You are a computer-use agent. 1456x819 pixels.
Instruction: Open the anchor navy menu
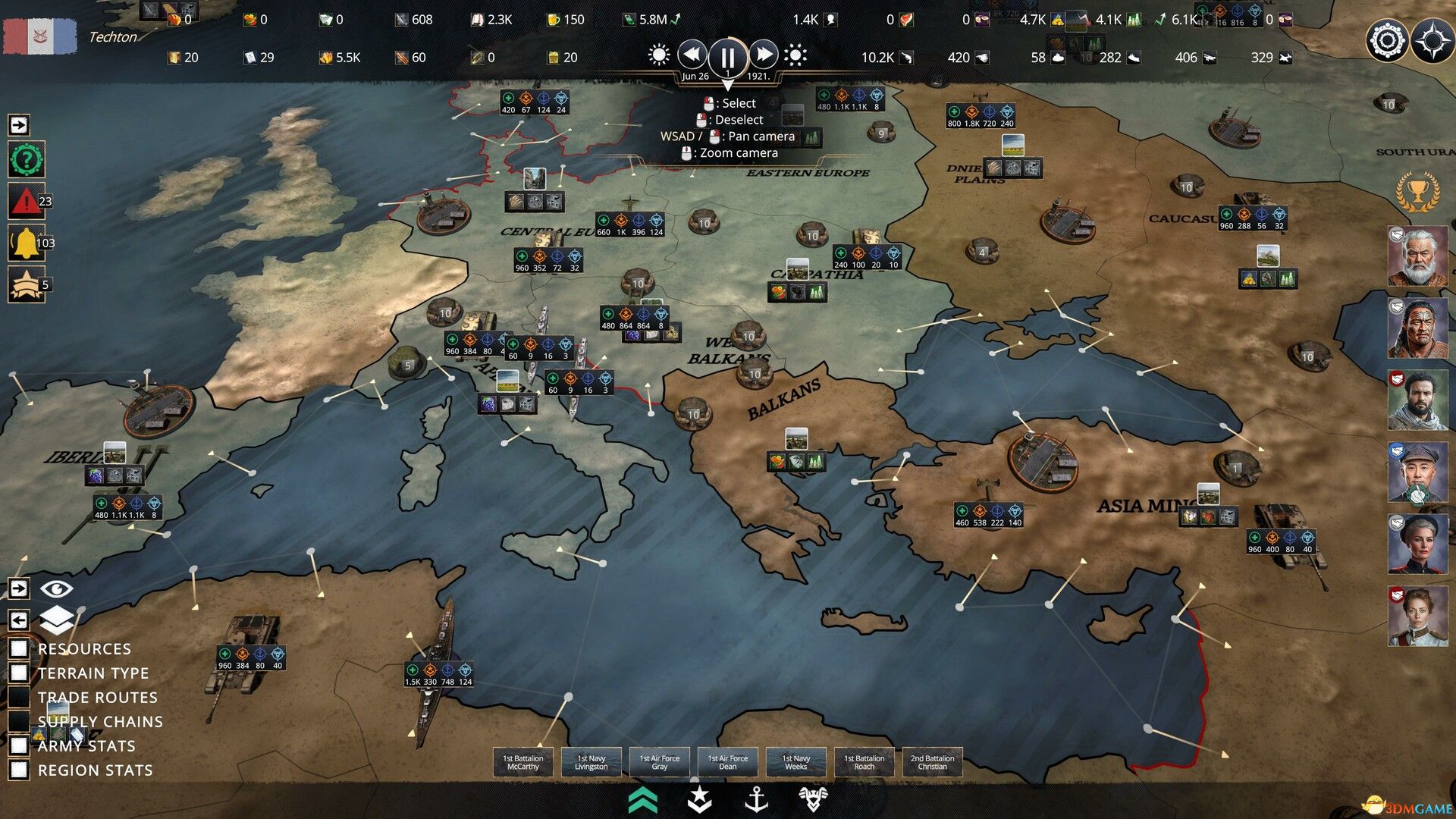click(756, 799)
